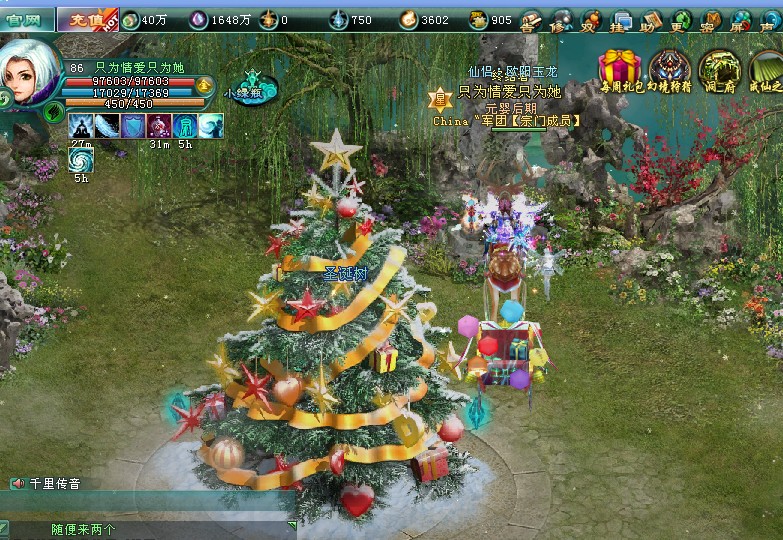Viewport: 783px width, 540px height.
Task: Click the 充值 HOT recharge button
Action: (87, 19)
